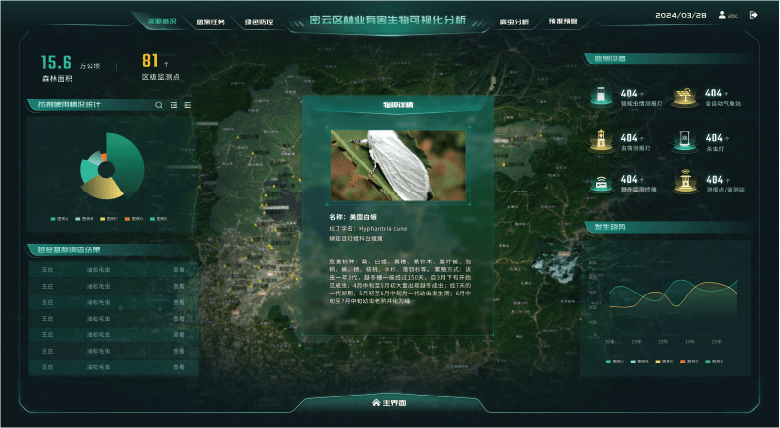Viewport: 780px width, 428px height.
Task: Select the 杀虫灯 device icon
Action: [684, 139]
